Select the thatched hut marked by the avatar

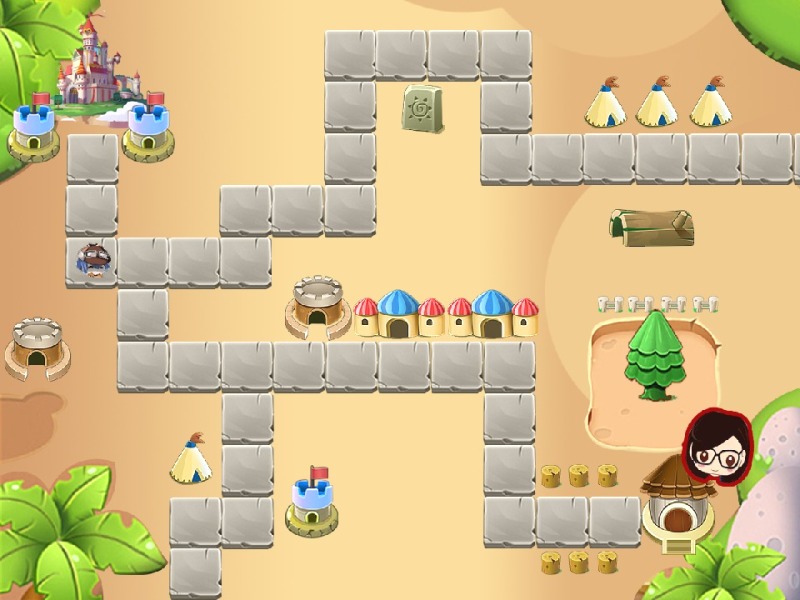[x=678, y=506]
